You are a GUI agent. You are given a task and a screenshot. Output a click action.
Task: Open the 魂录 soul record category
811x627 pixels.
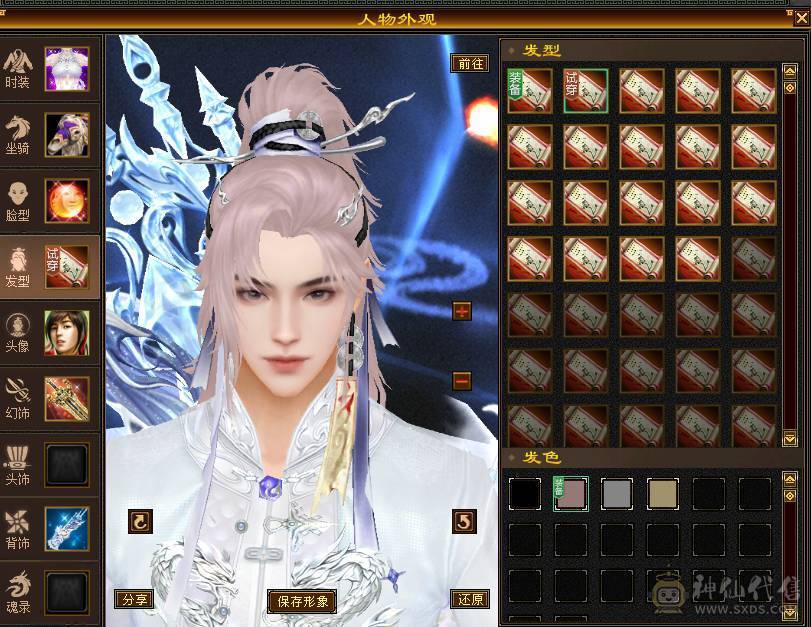point(50,592)
